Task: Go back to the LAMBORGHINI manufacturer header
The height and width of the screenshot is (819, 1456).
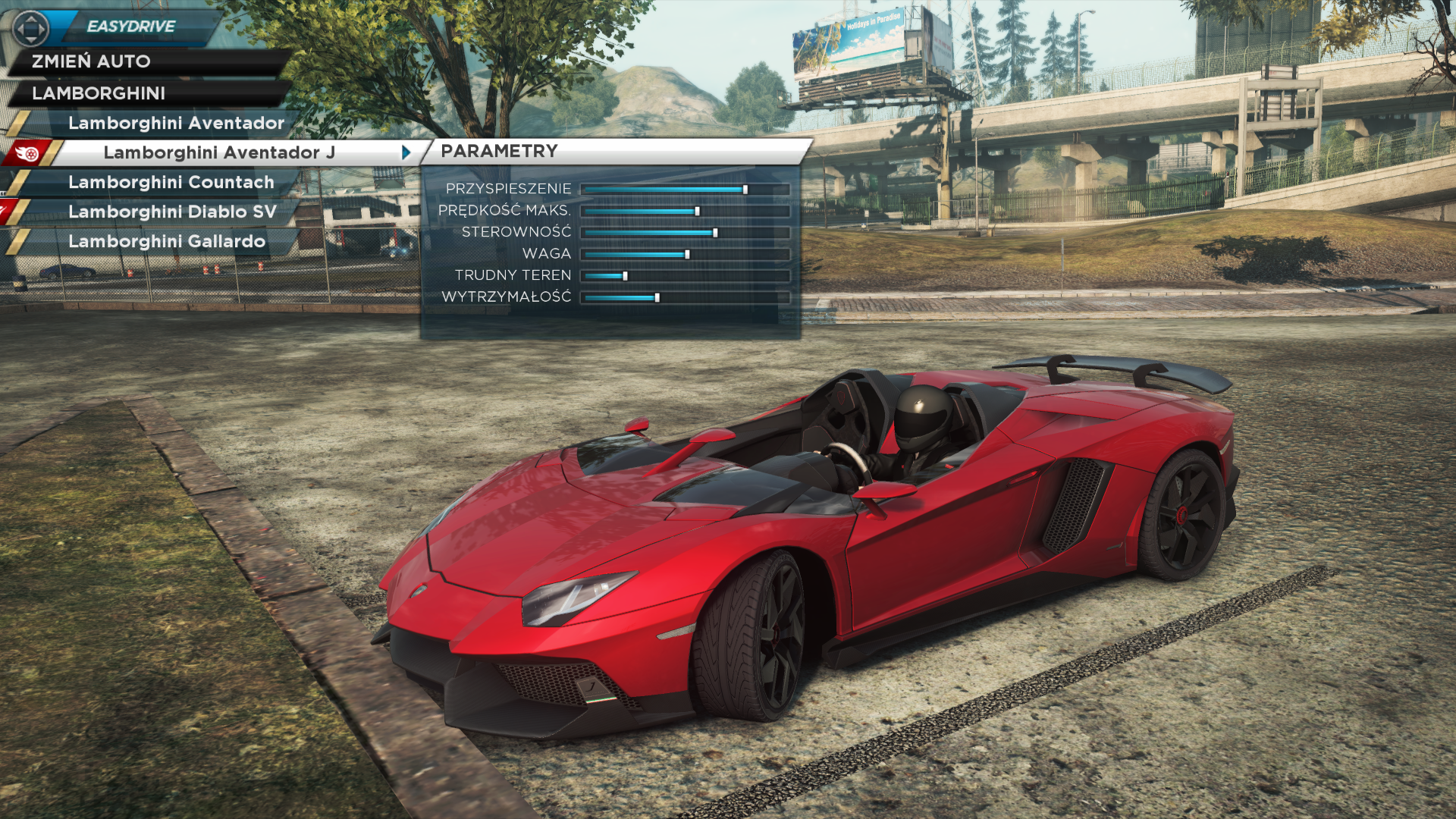Action: [x=99, y=93]
